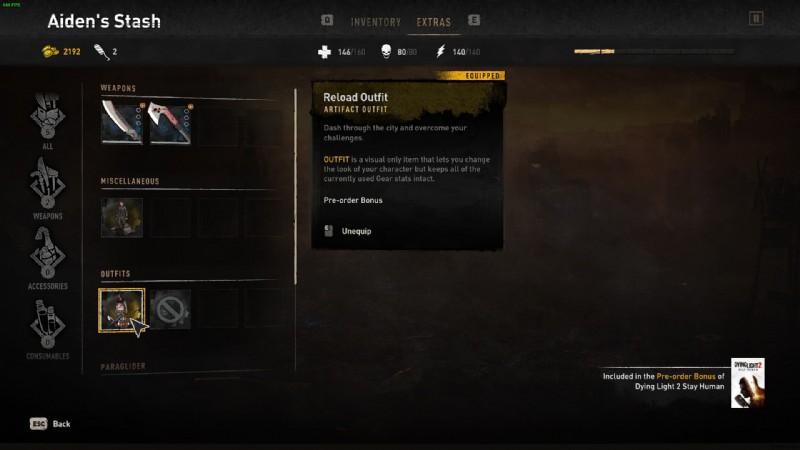Select the curved machete weapon slot
Viewport: 800px width, 450px height.
(x=122, y=122)
